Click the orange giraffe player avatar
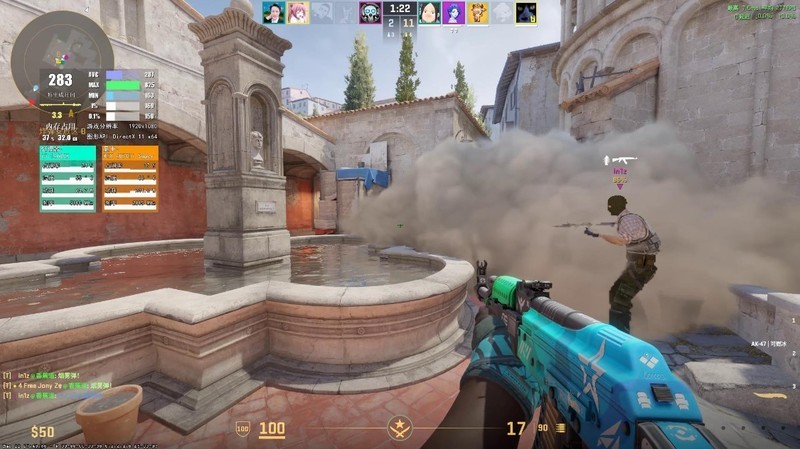800x449 pixels. [x=478, y=13]
